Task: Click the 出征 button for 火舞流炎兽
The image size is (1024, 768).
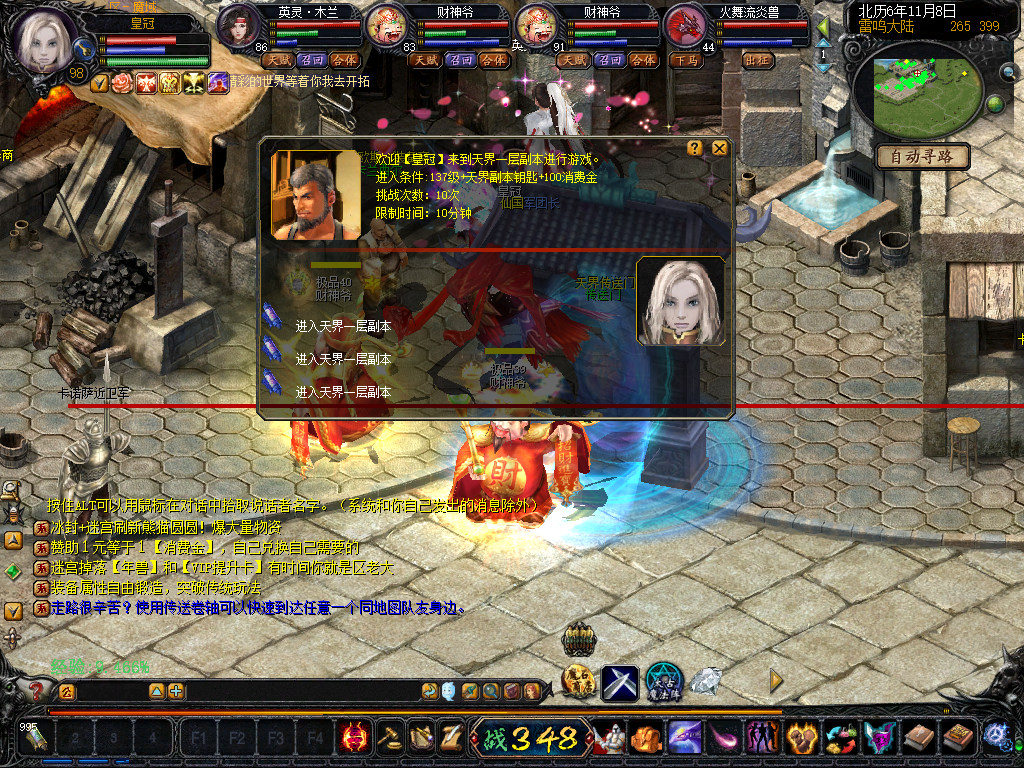Action: coord(759,60)
